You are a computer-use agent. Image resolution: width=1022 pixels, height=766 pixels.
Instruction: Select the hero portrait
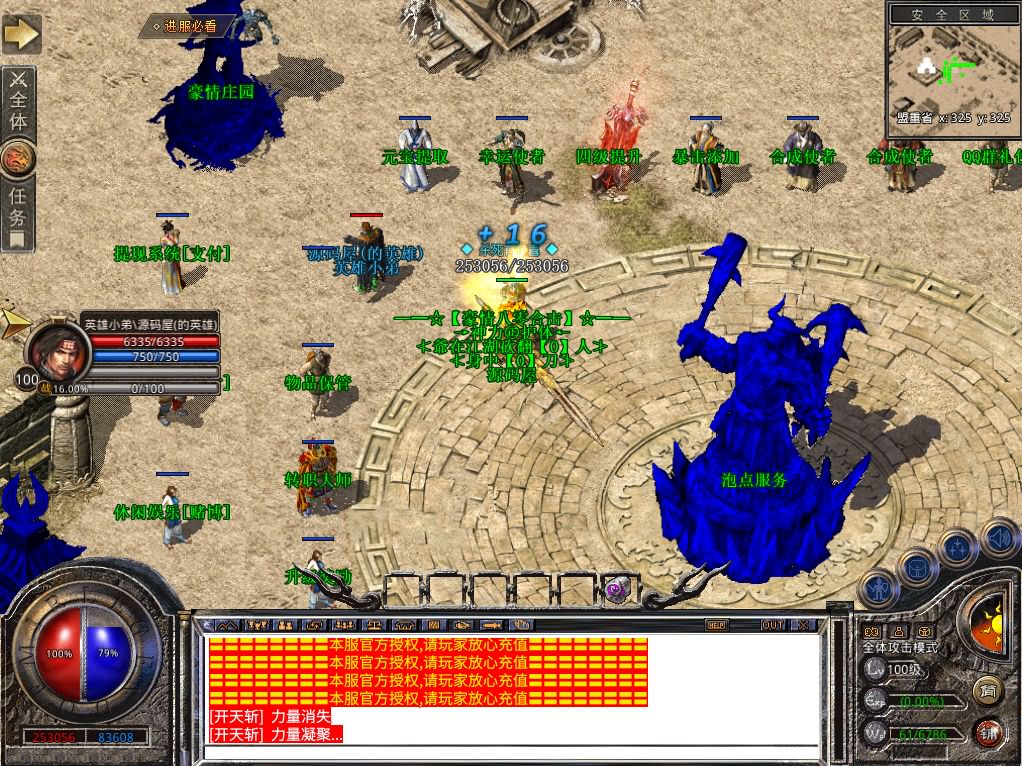point(54,348)
